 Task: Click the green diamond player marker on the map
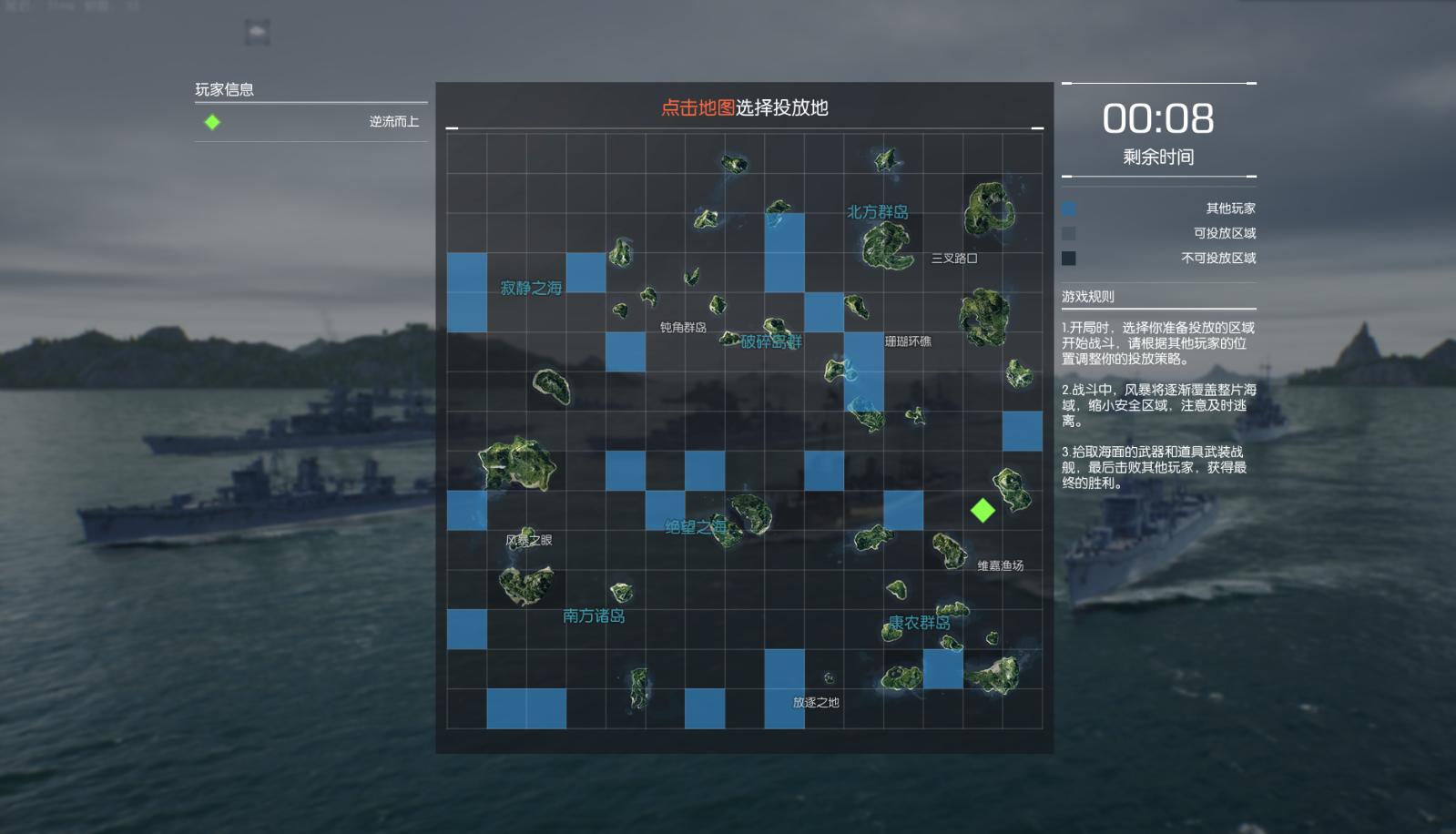[985, 512]
